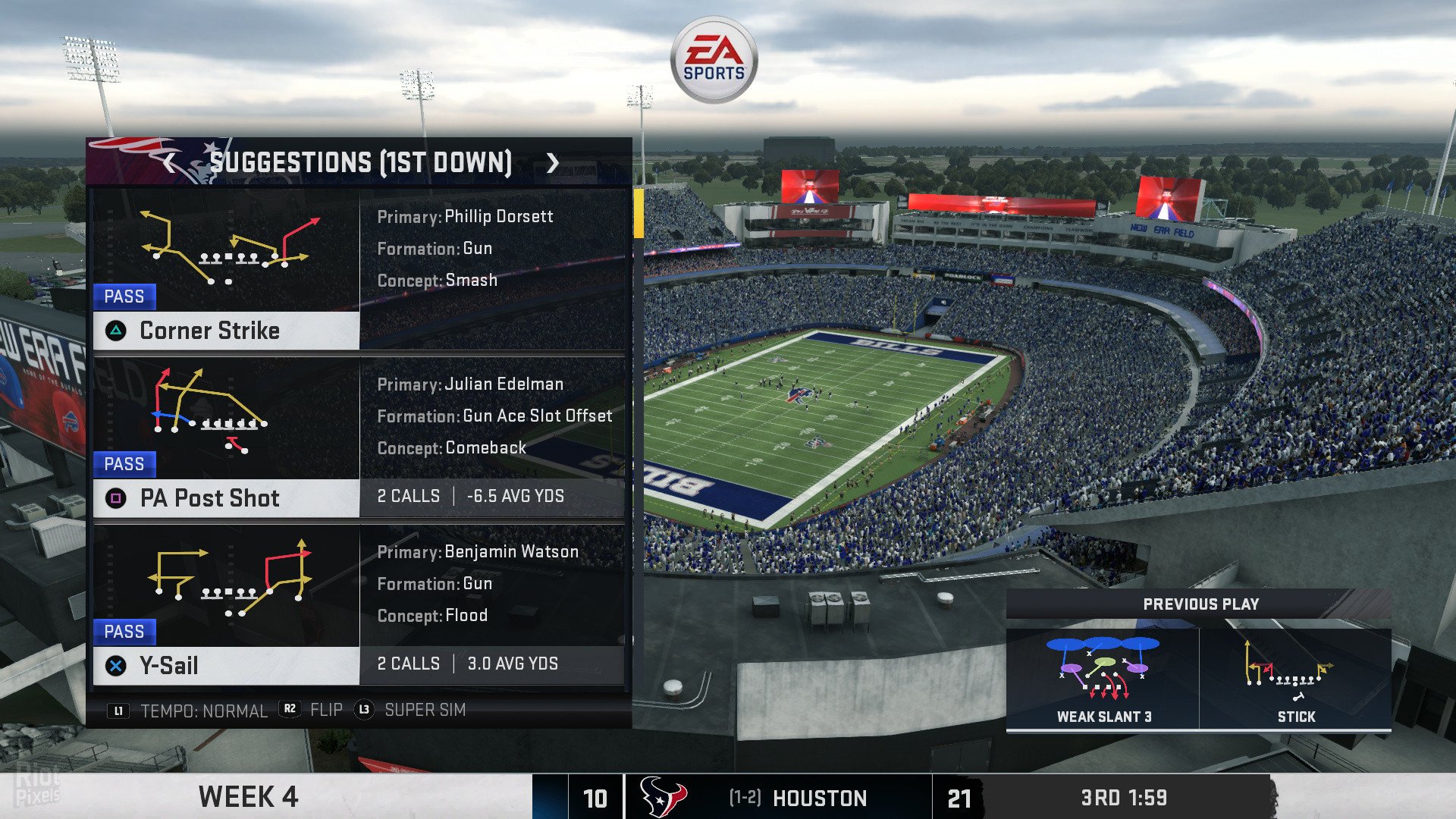Change the Tempo: Normal setting
Image resolution: width=1456 pixels, height=819 pixels.
190,711
